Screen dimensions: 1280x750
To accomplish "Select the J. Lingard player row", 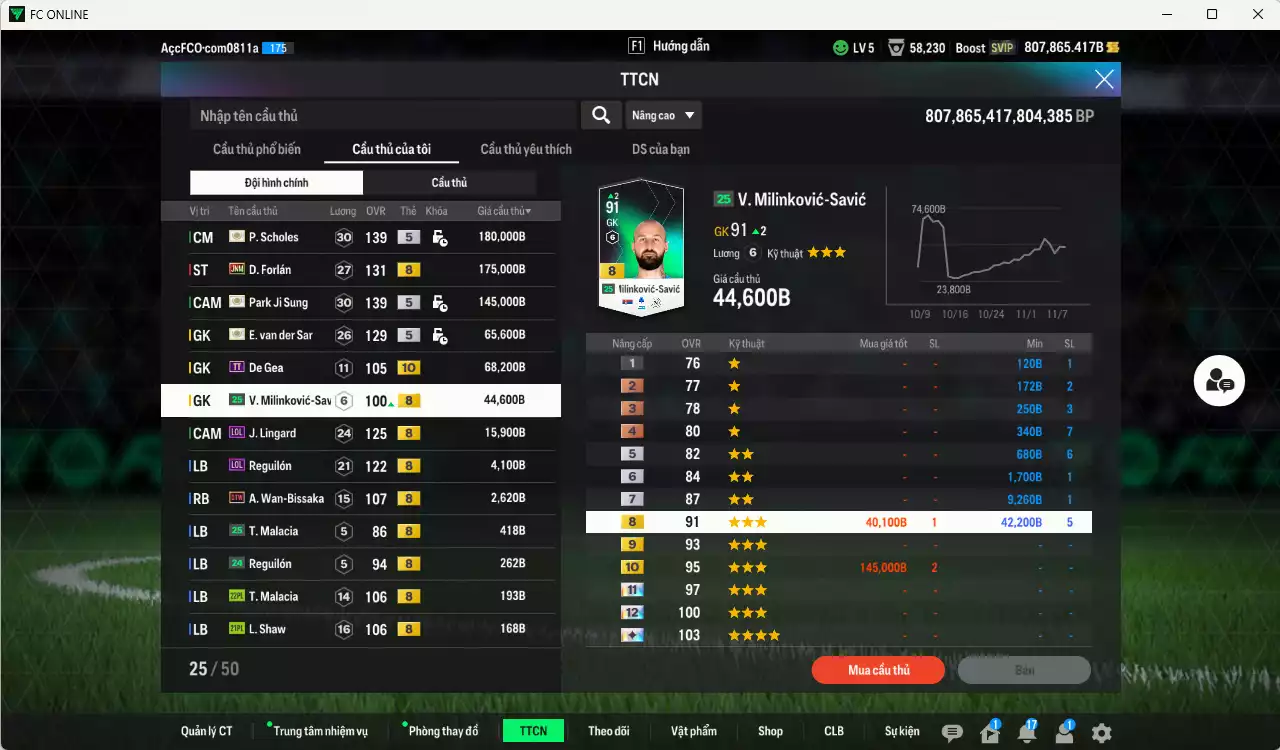I will click(360, 433).
